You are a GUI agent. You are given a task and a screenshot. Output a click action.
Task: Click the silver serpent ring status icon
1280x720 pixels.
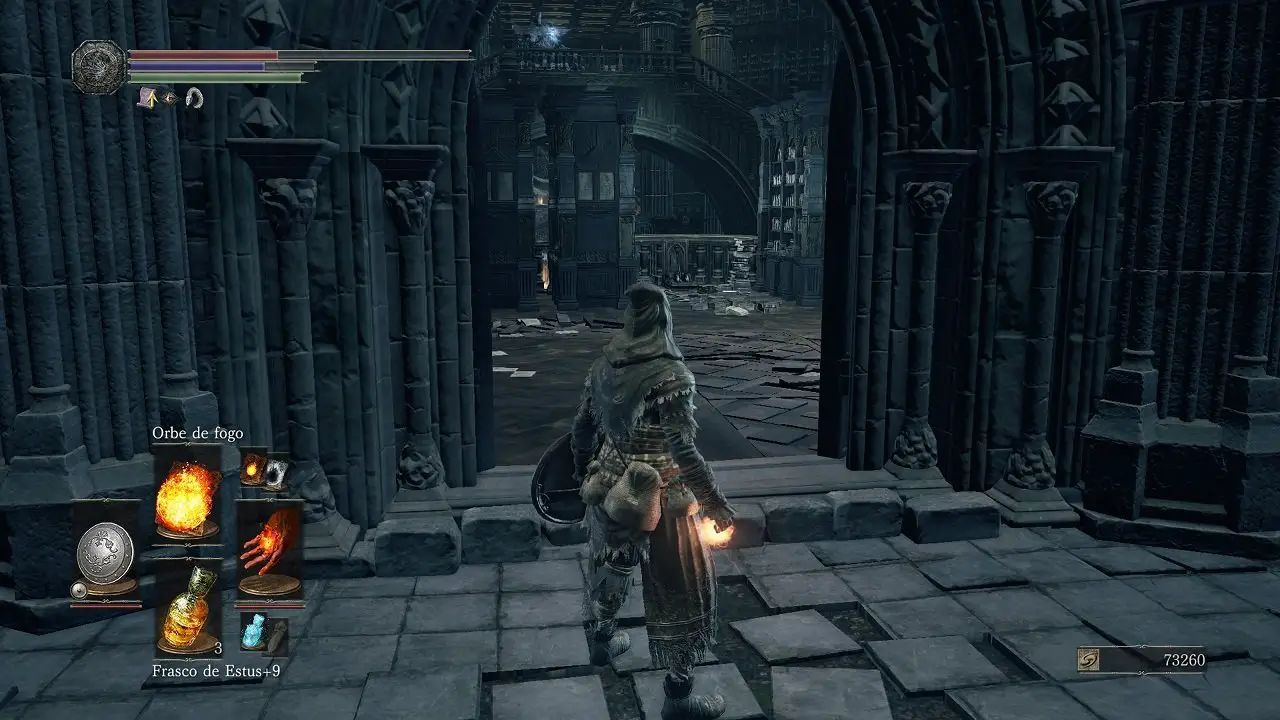click(195, 98)
